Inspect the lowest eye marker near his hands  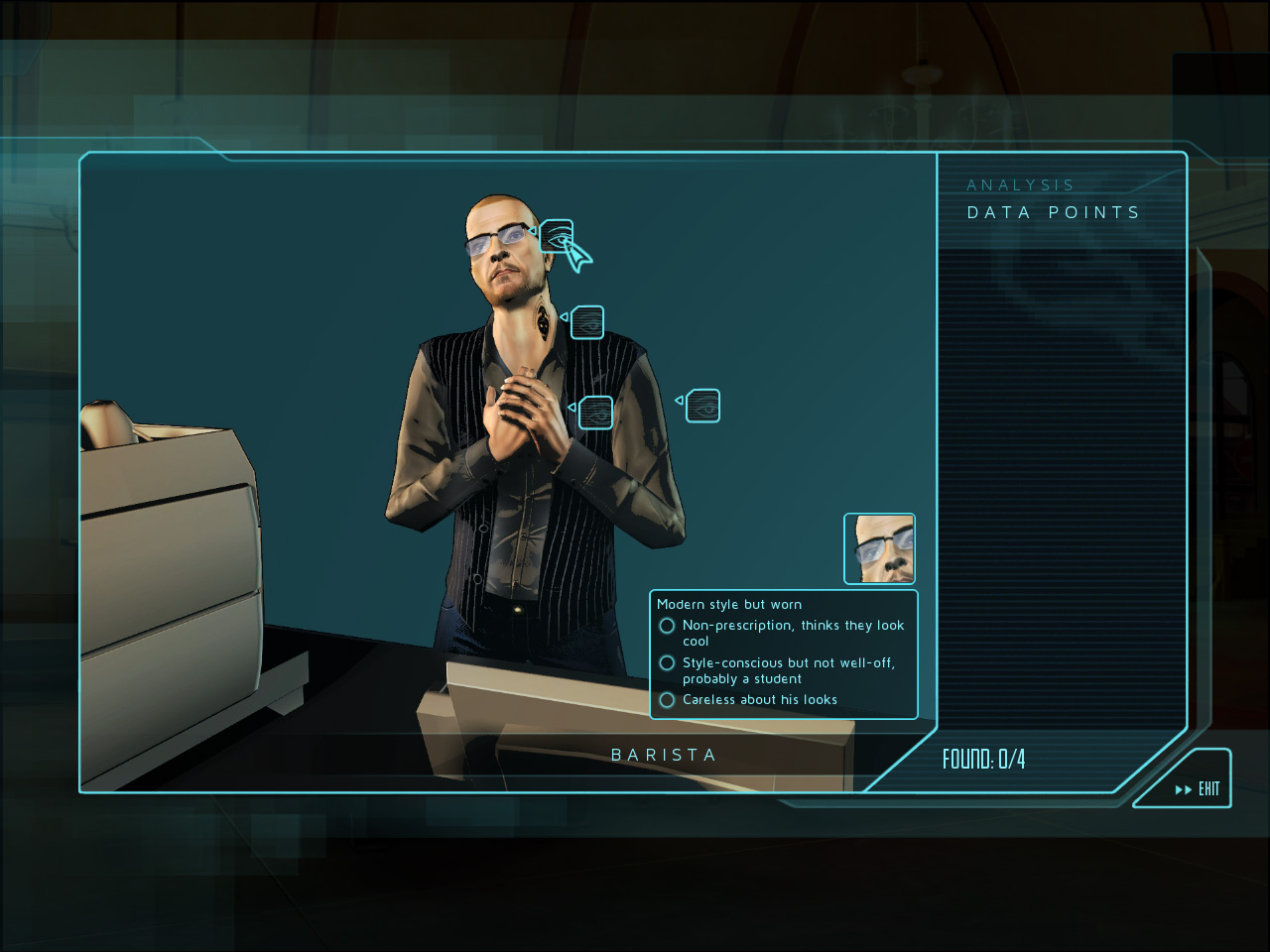(595, 412)
